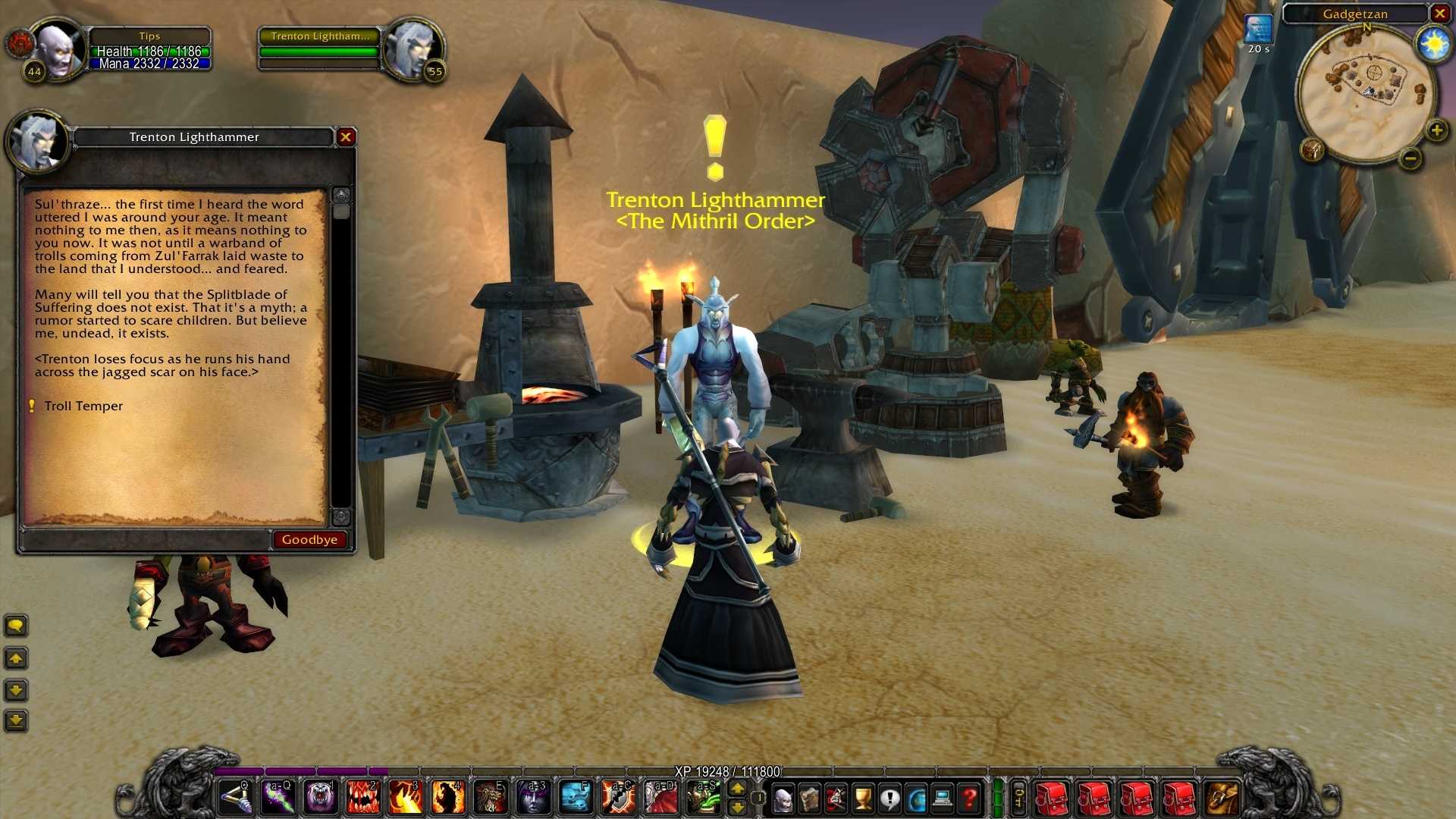
Task: Zoom in on the minimap
Action: tap(1436, 131)
